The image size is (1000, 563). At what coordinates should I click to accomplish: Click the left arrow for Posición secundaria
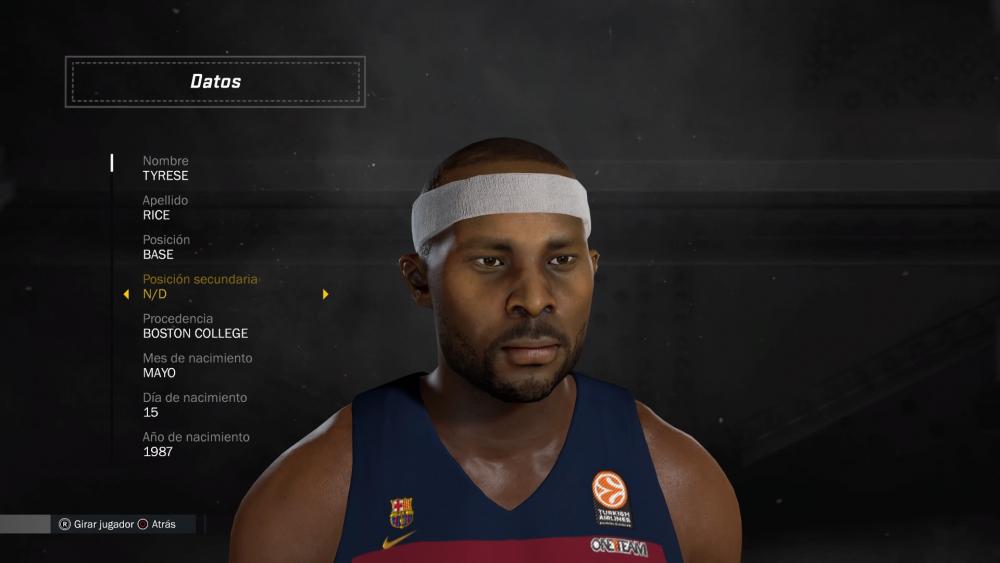click(x=126, y=295)
